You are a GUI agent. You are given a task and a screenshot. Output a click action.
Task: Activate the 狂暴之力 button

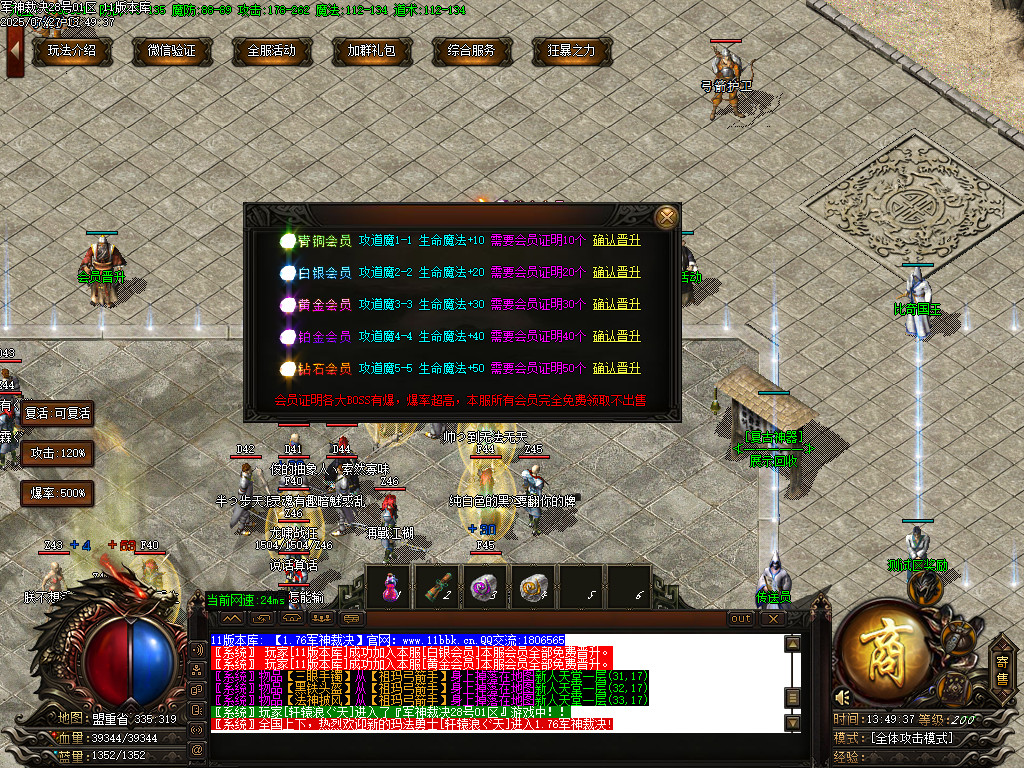click(572, 50)
